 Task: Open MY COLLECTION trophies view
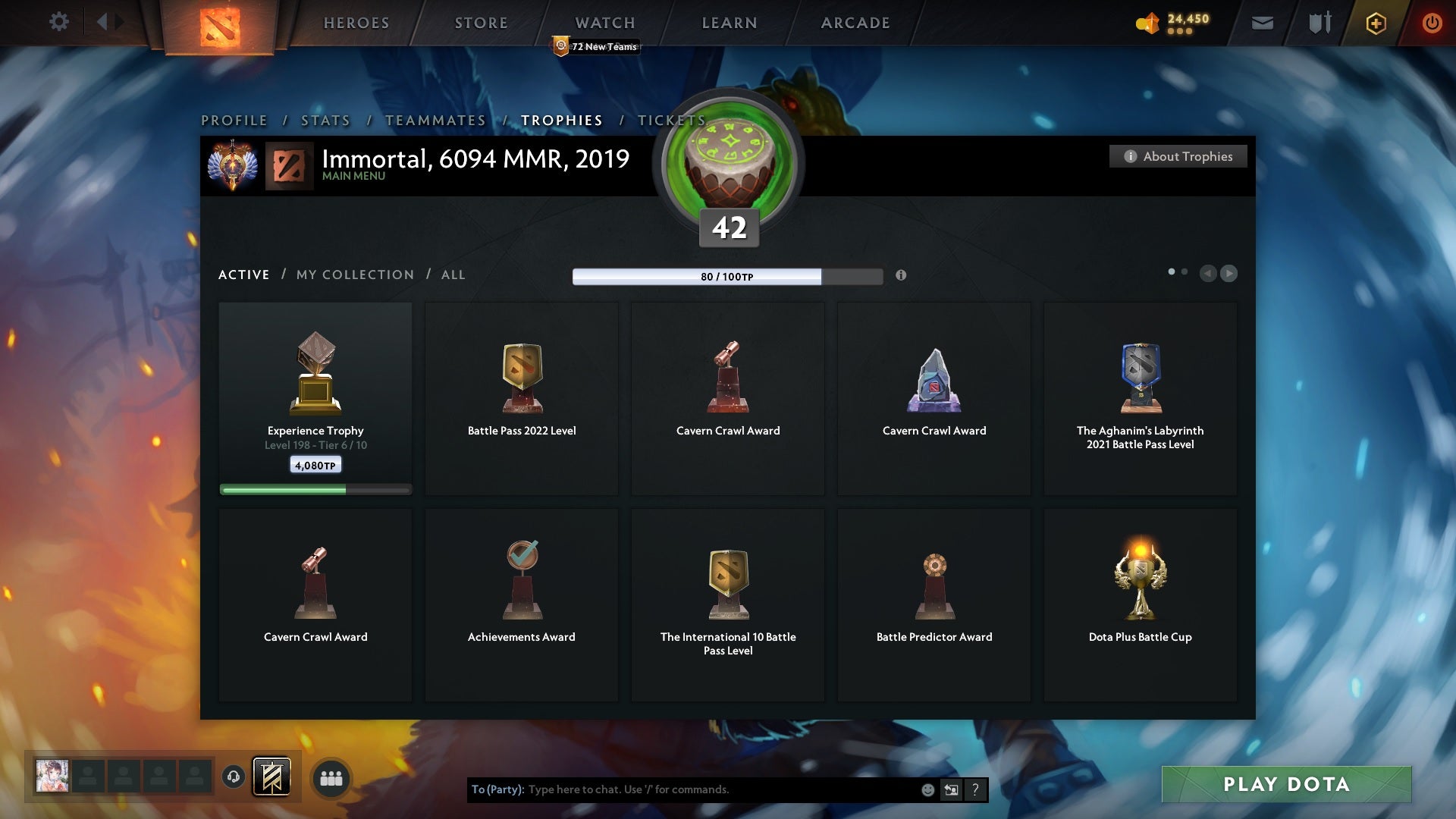[x=354, y=275]
